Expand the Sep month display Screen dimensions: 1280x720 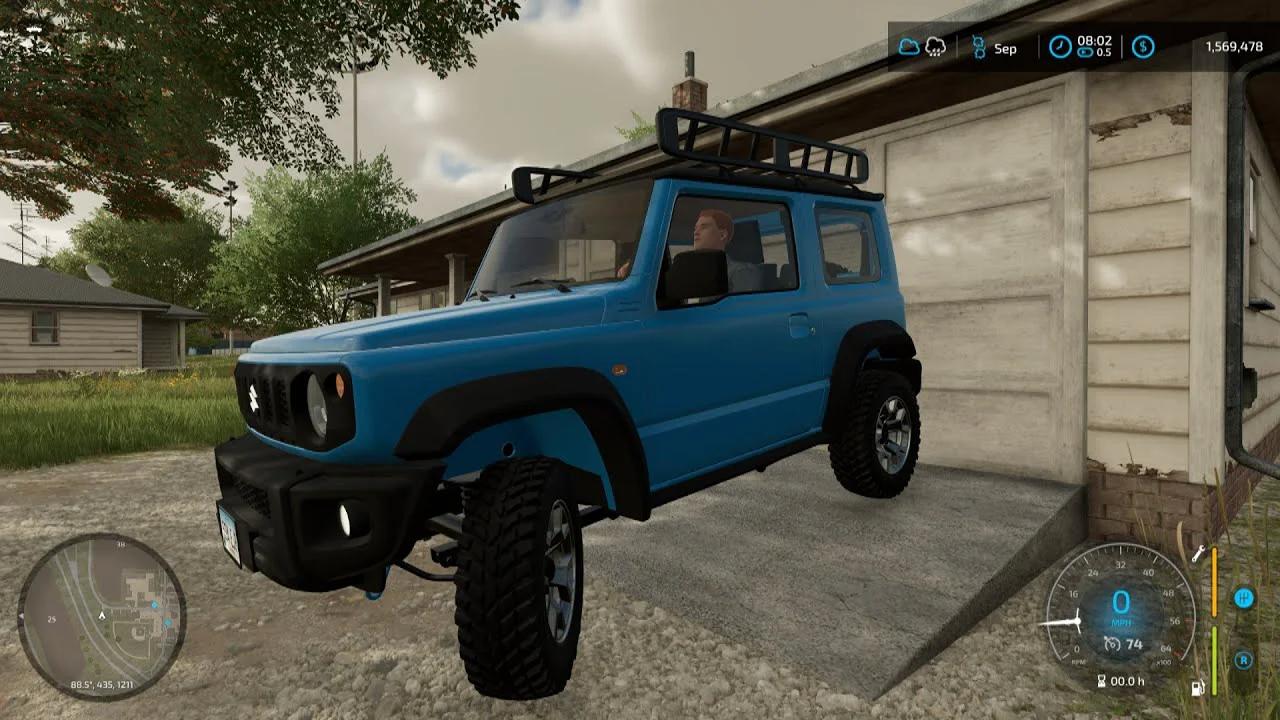coord(1005,48)
